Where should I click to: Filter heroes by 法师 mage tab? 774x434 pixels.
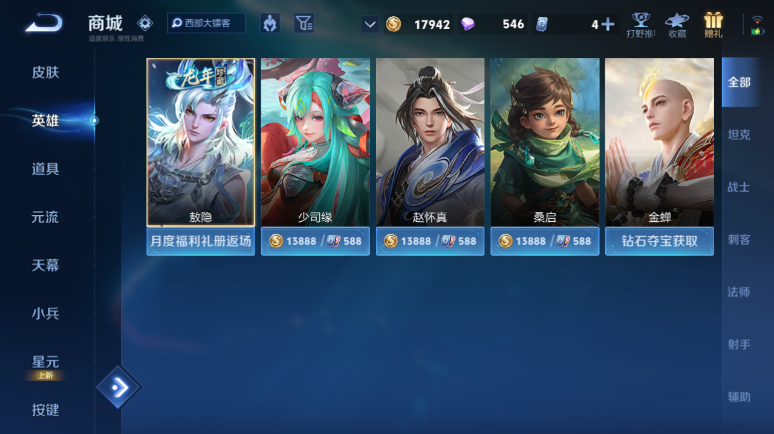point(739,292)
